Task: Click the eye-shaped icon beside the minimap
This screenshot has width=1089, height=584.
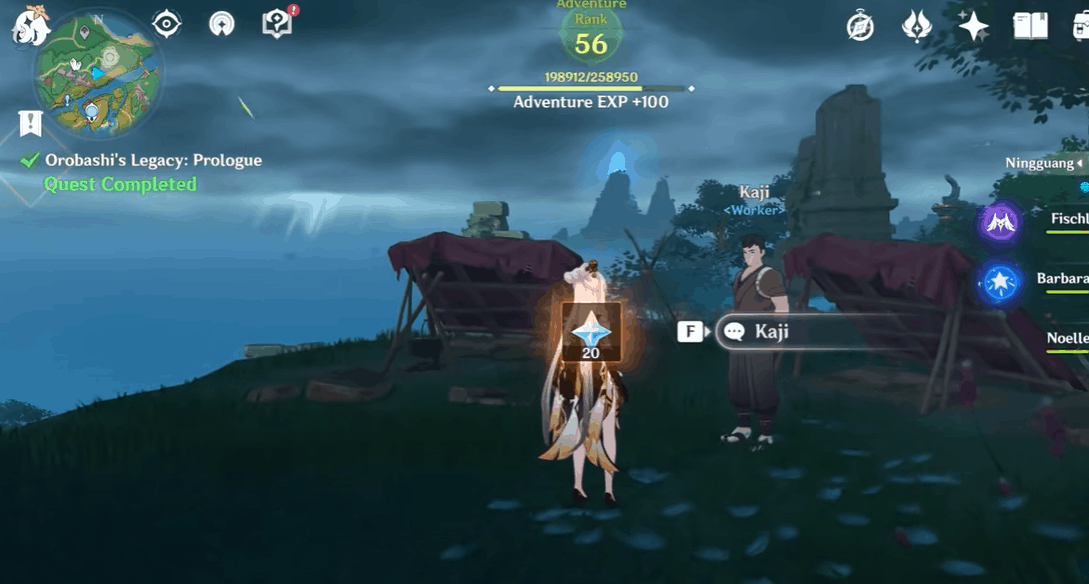Action: click(x=166, y=24)
